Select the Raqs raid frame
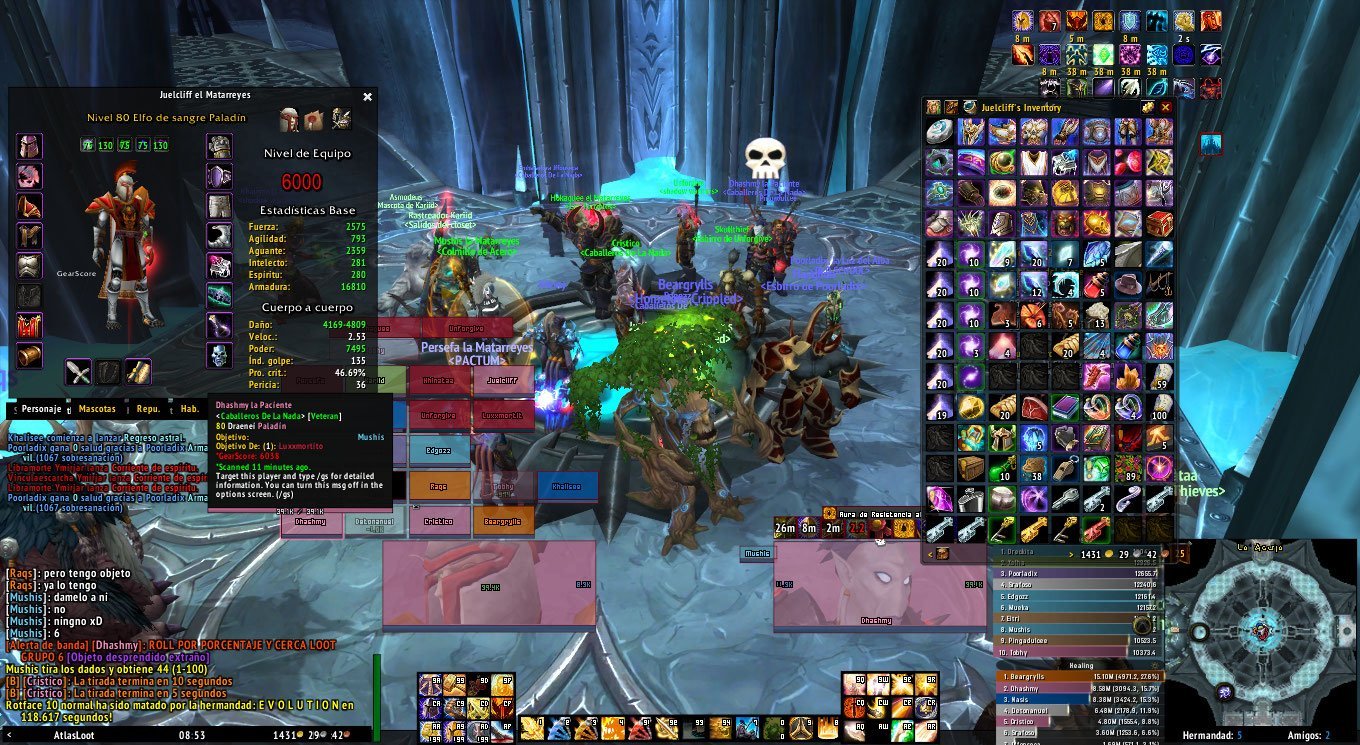The width and height of the screenshot is (1360, 745). tap(439, 486)
